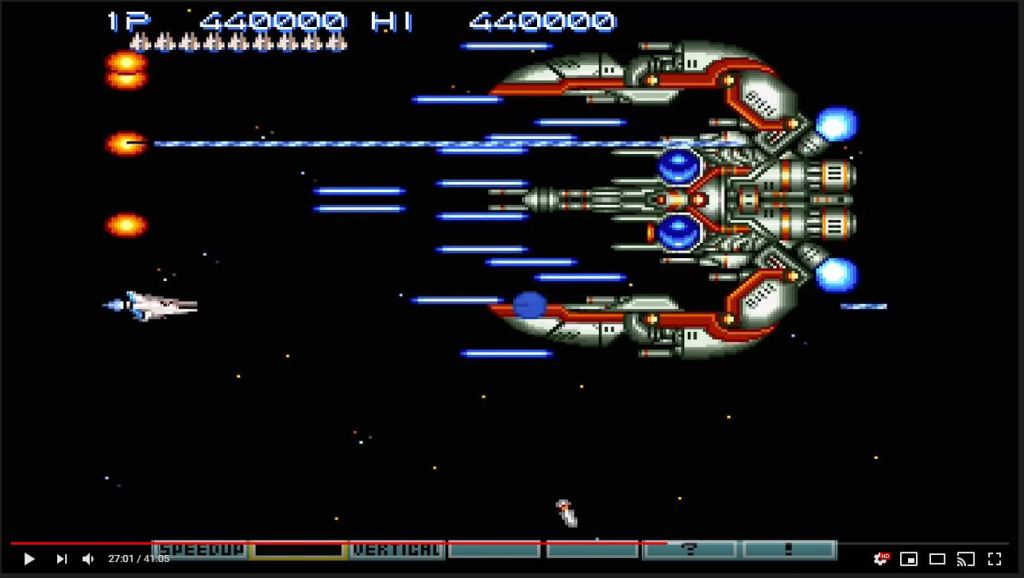Open the video settings gear
Image resolution: width=1024 pixels, height=578 pixels.
880,559
